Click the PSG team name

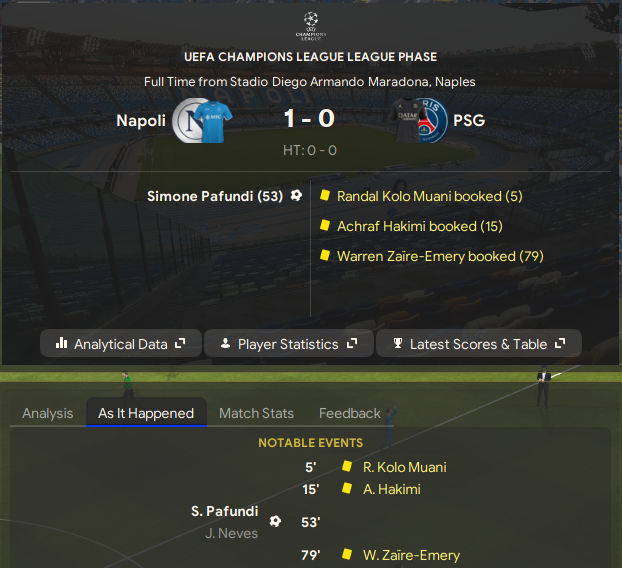pos(469,121)
